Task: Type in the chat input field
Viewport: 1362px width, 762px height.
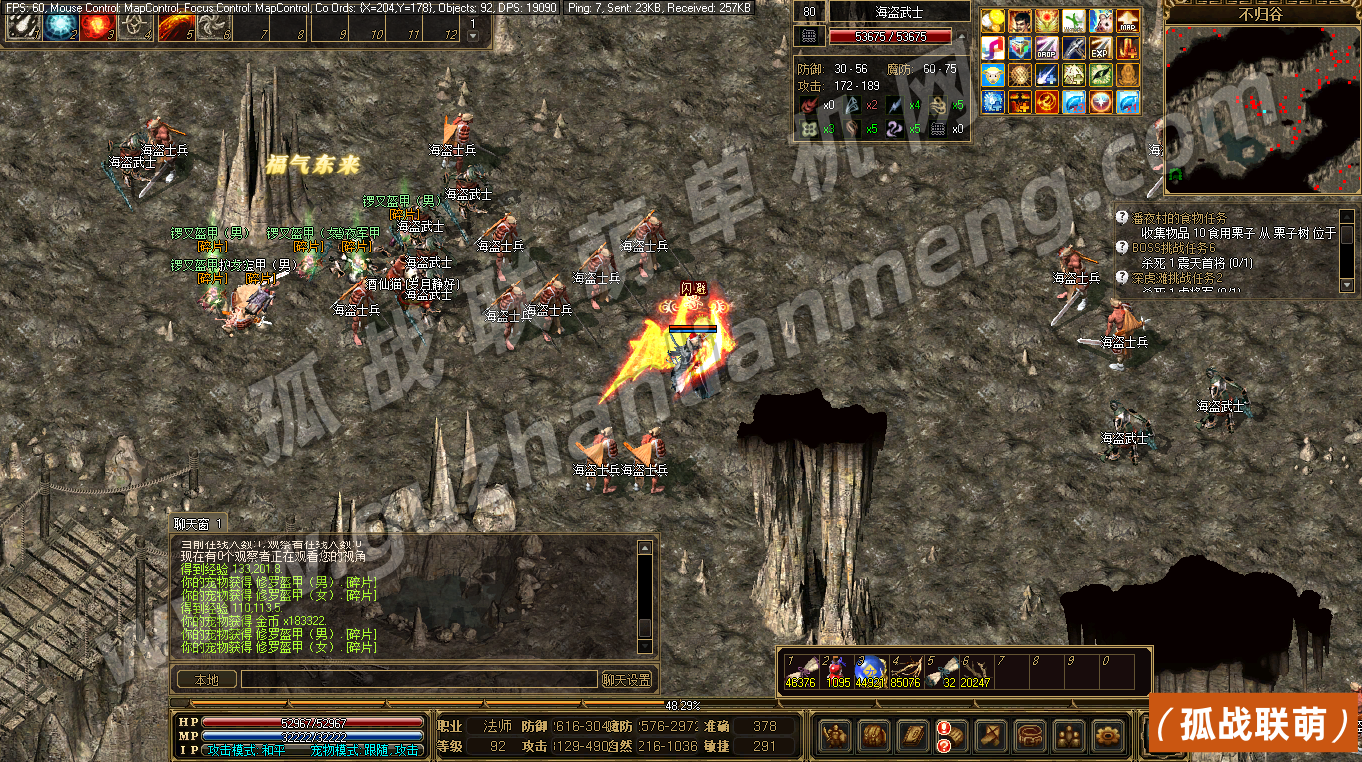Action: point(419,680)
